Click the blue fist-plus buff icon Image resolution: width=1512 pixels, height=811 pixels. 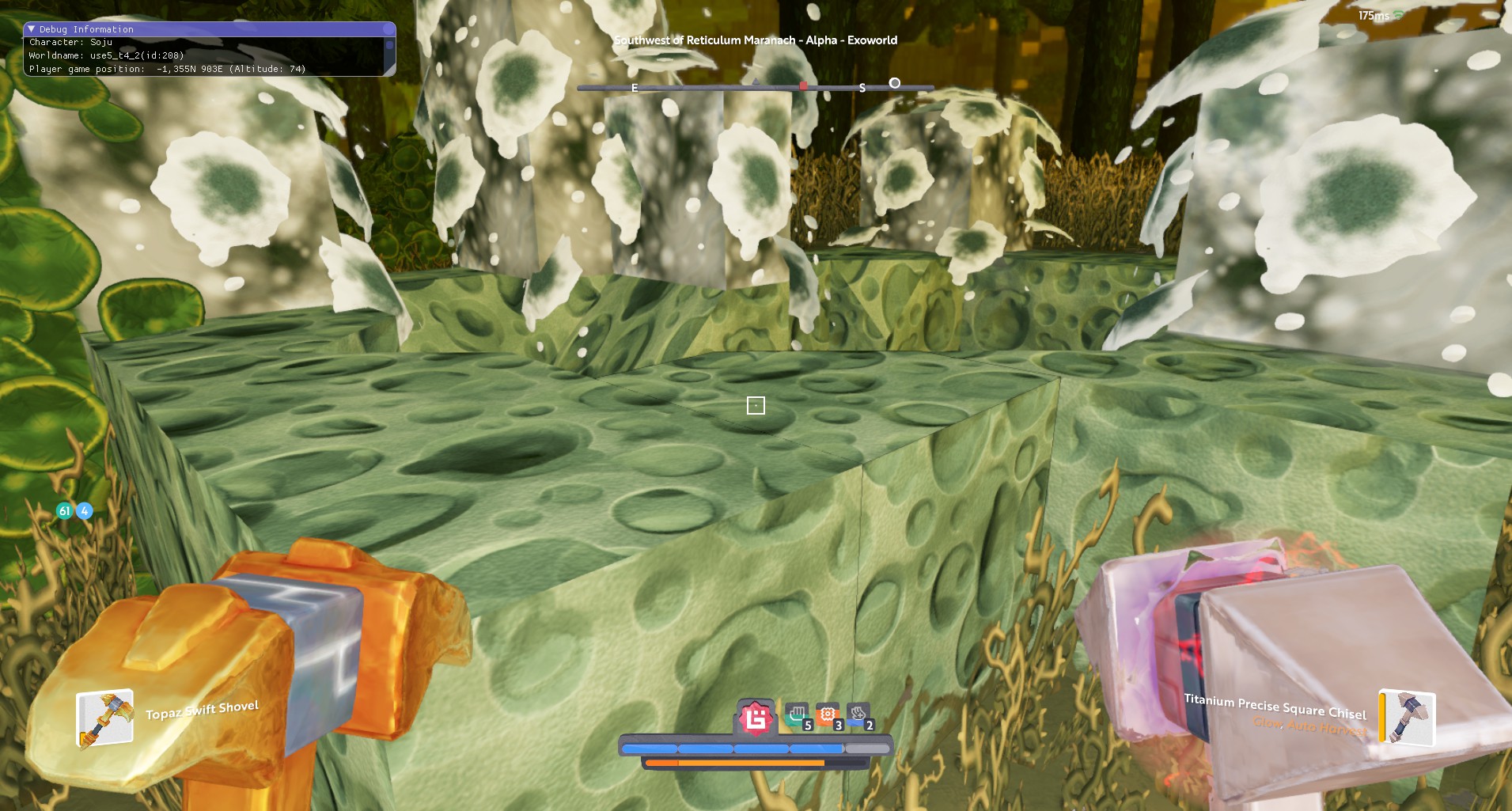tap(858, 716)
